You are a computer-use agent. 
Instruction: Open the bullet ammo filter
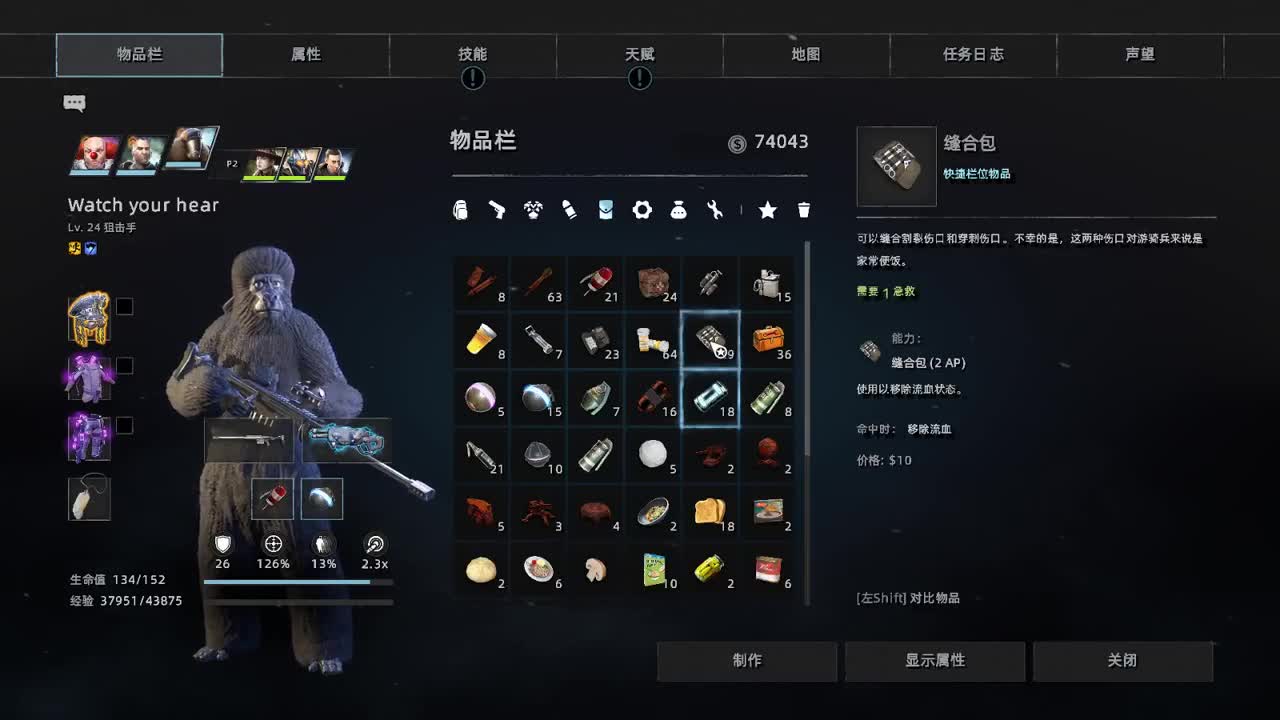(569, 210)
